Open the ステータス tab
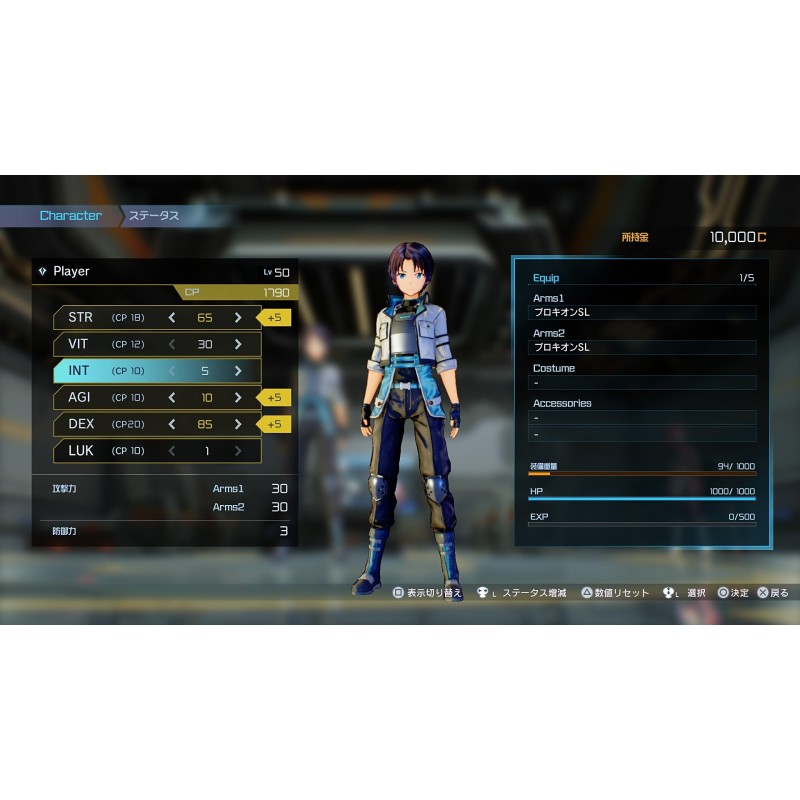Screen dimensions: 800x800 (153, 216)
